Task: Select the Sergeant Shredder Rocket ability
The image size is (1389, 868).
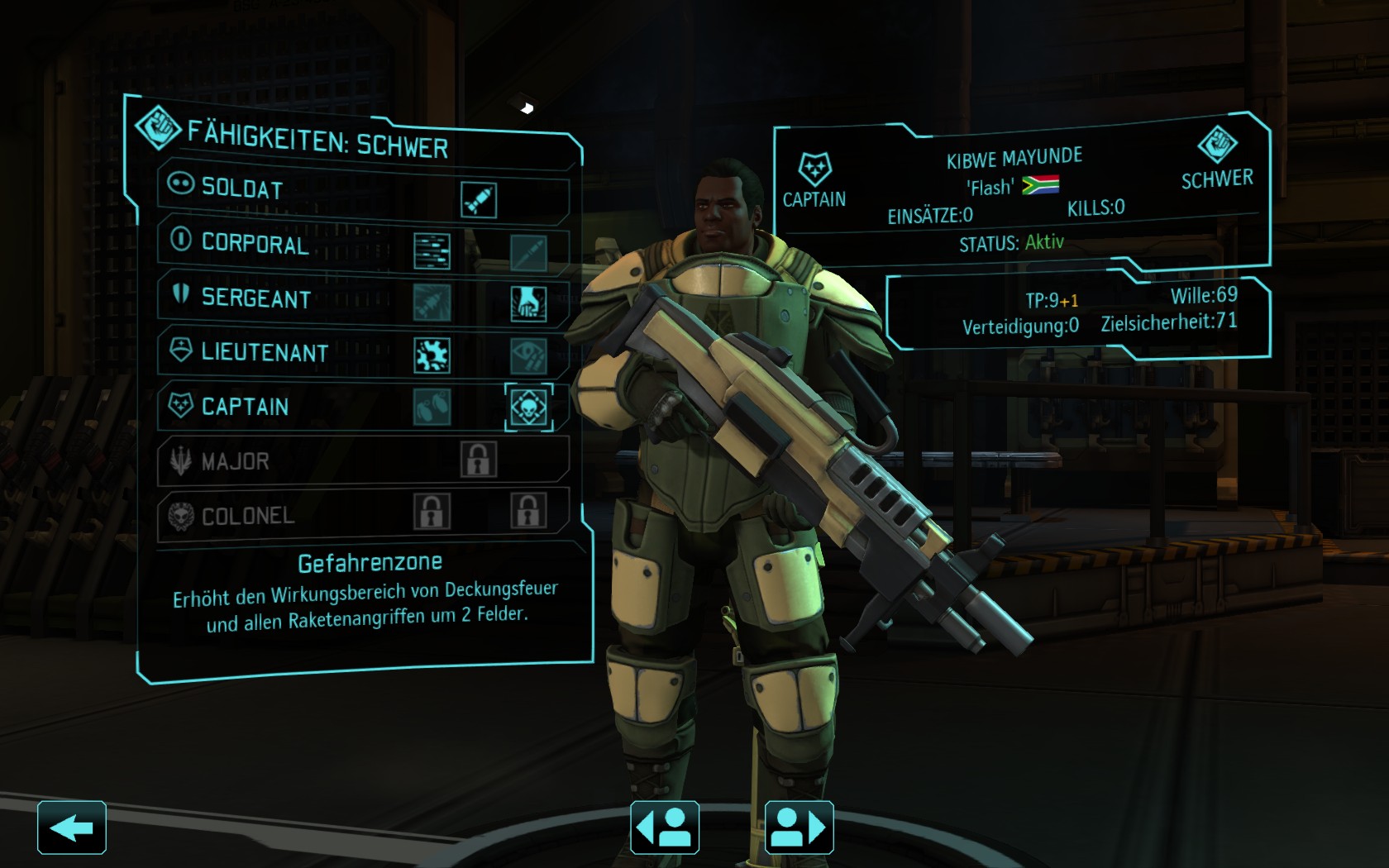Action: click(432, 303)
